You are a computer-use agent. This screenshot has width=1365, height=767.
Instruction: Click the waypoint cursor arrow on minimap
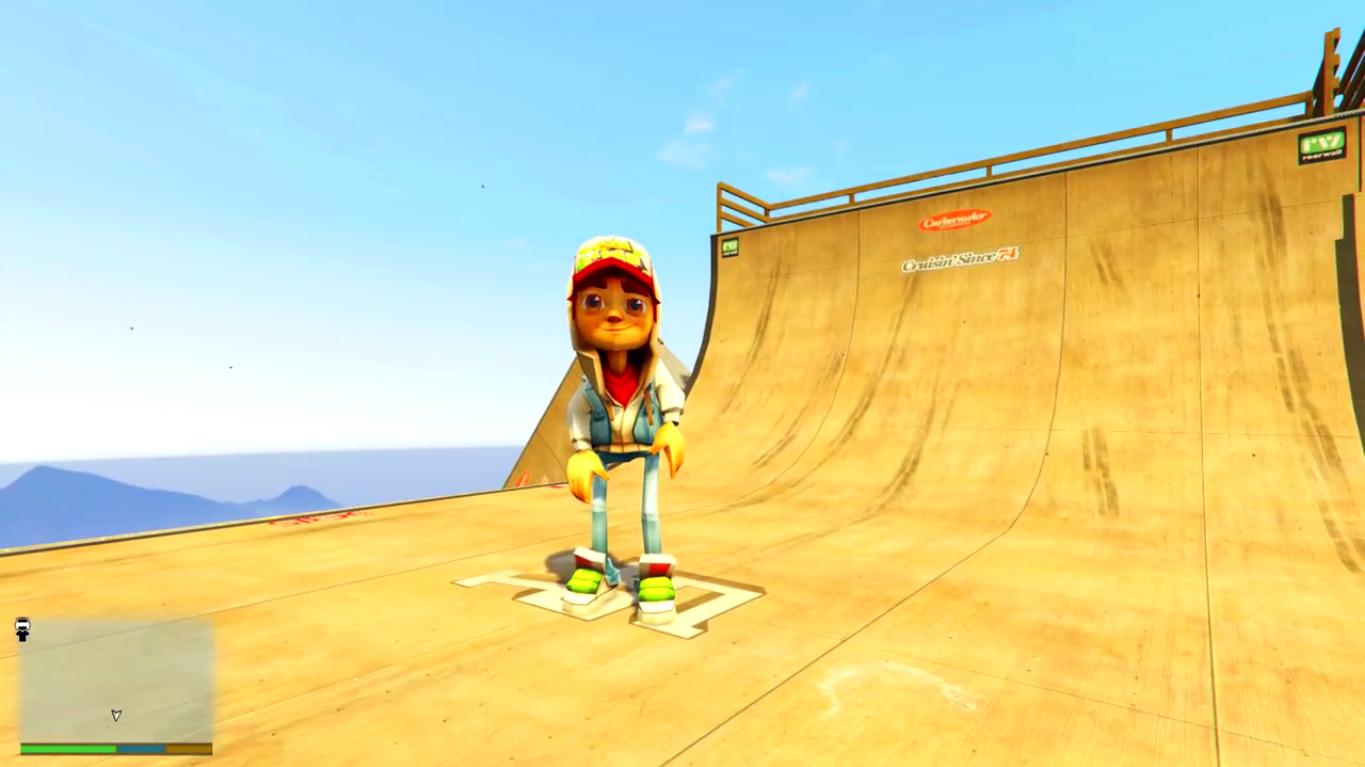point(116,714)
